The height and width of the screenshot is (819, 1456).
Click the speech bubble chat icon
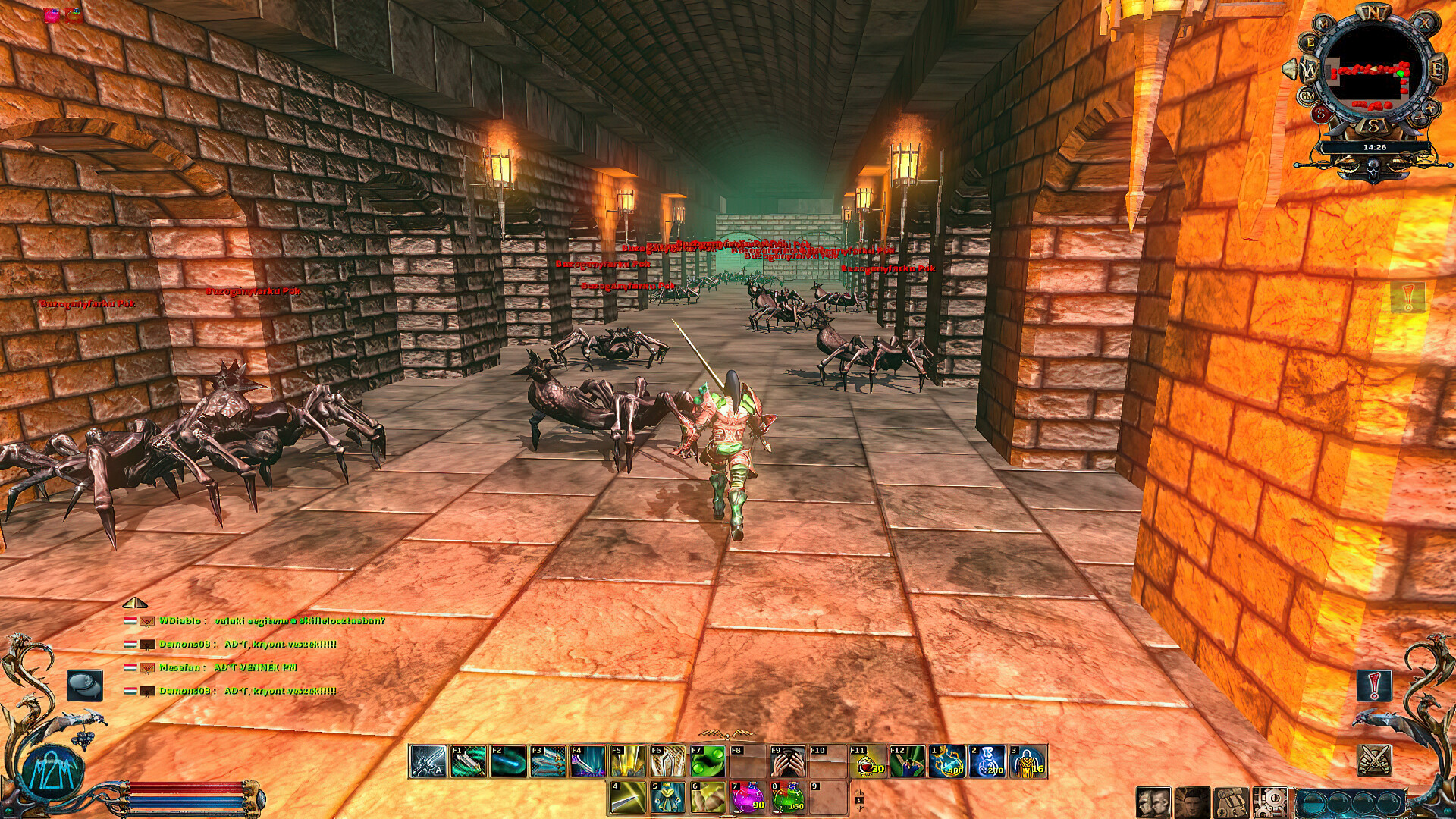85,684
